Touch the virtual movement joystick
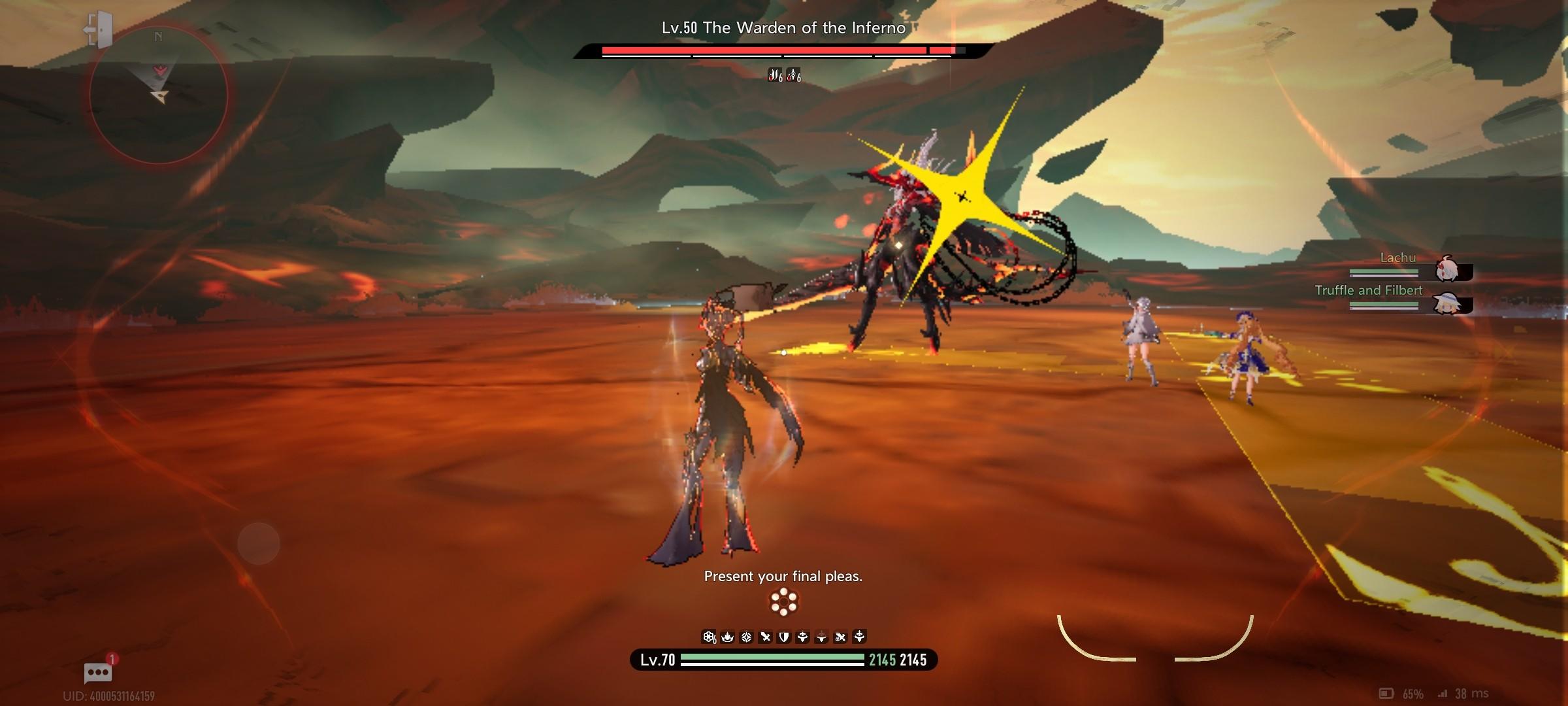Viewport: 1568px width, 706px height. click(x=259, y=543)
